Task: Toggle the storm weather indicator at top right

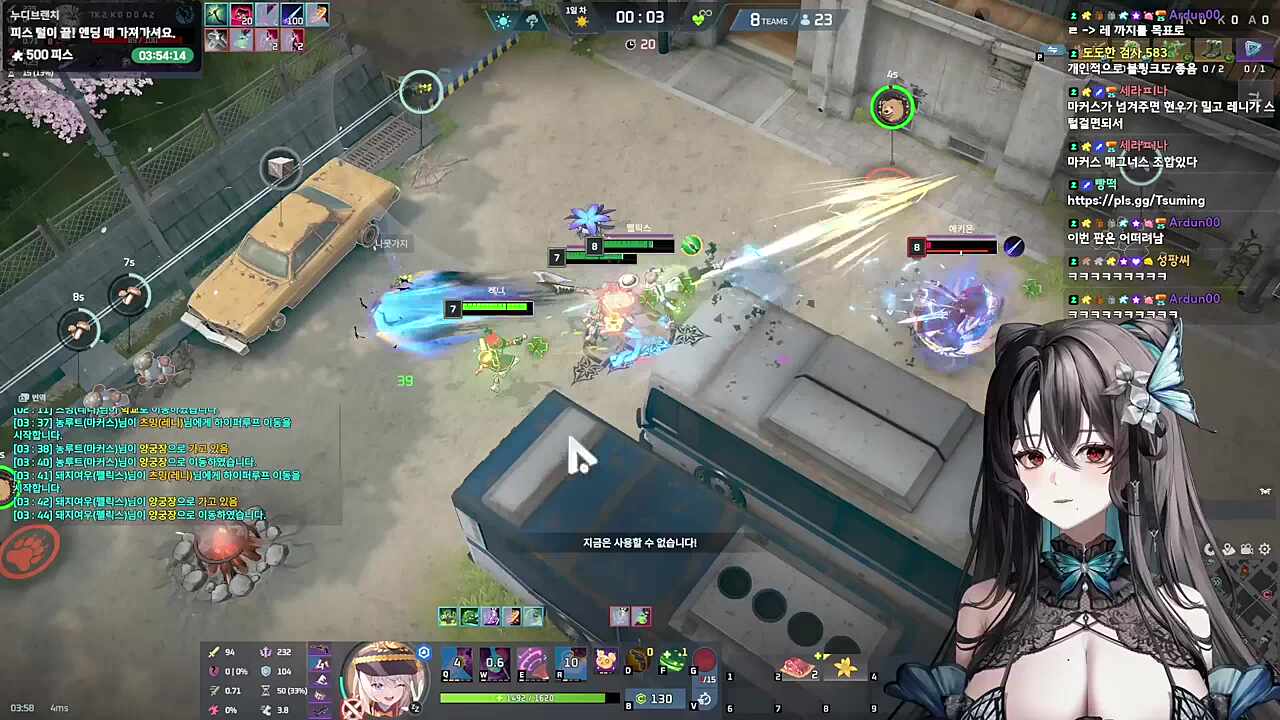Action: click(x=532, y=20)
